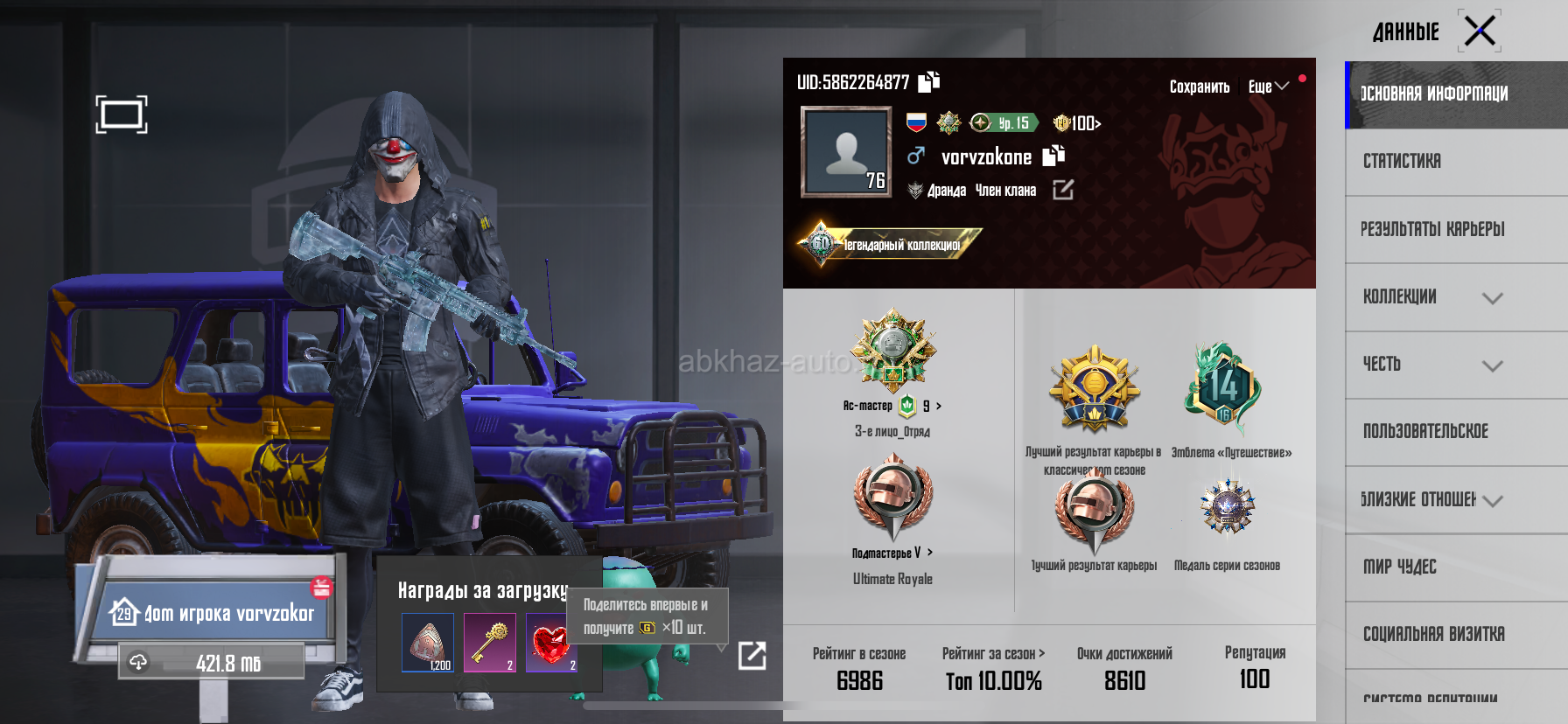
Task: Open the Еще dropdown
Action: [1268, 87]
